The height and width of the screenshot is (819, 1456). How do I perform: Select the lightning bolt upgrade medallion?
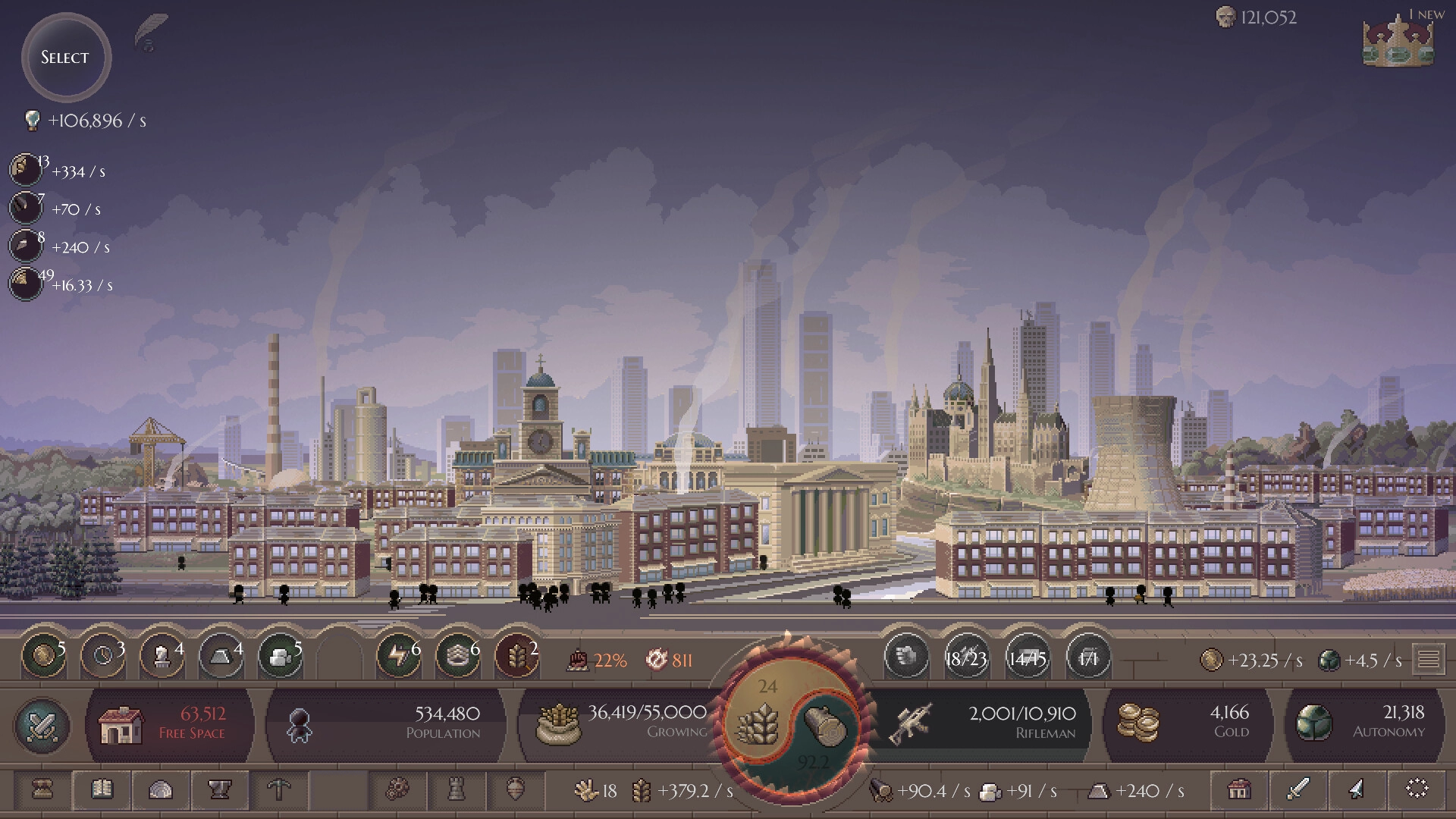pos(398,656)
